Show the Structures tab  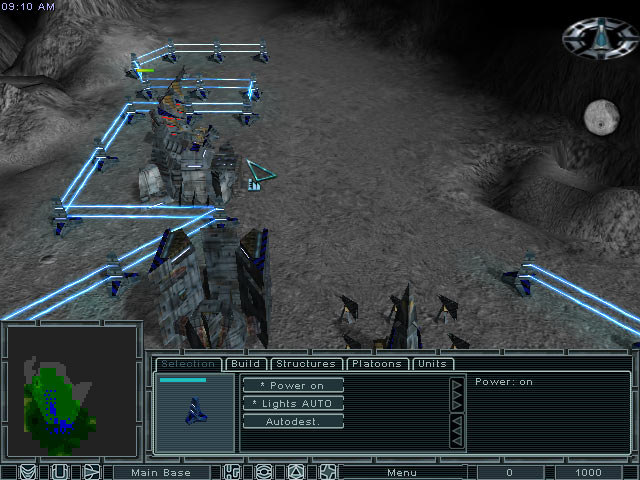(x=305, y=364)
